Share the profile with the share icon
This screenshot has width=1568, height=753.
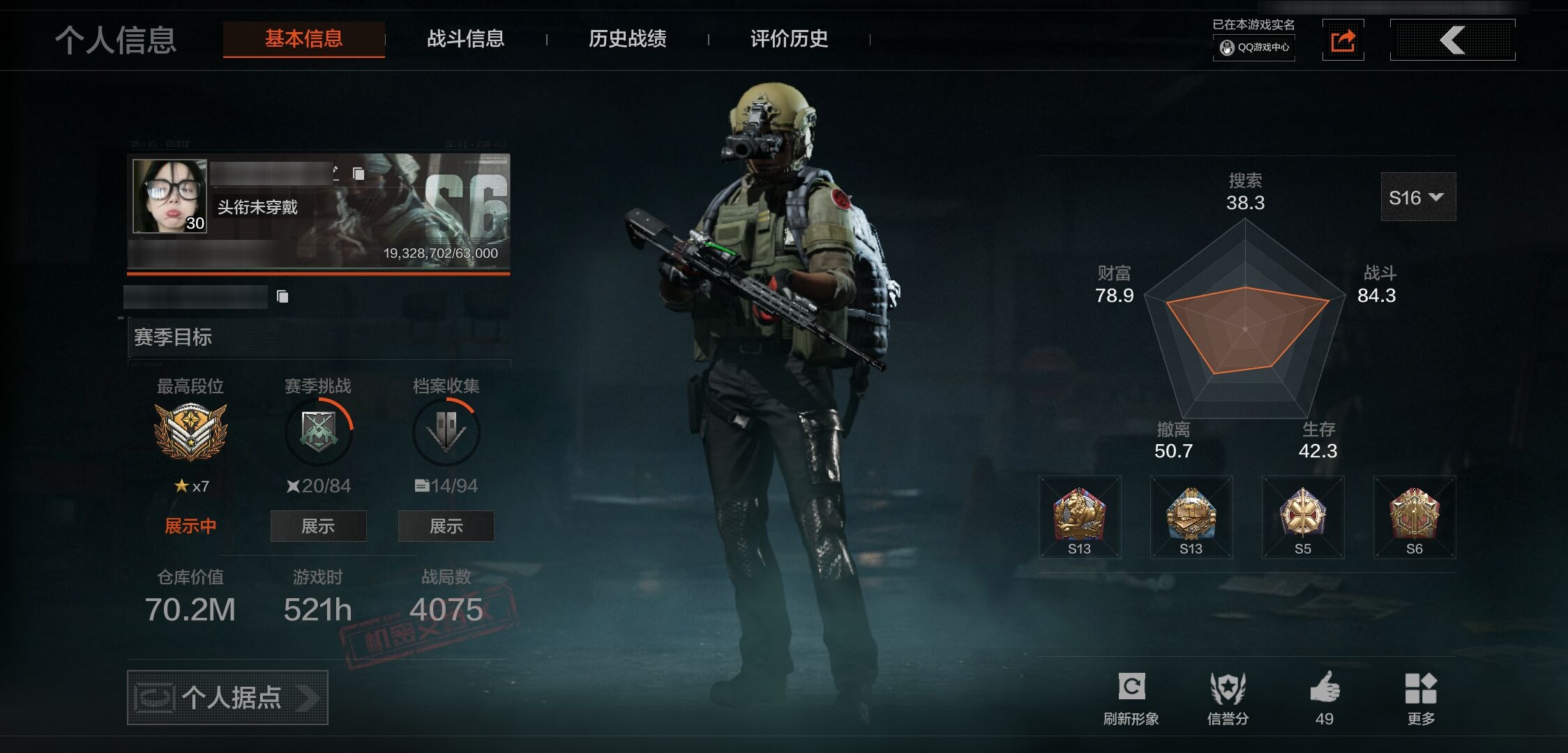click(x=1343, y=40)
